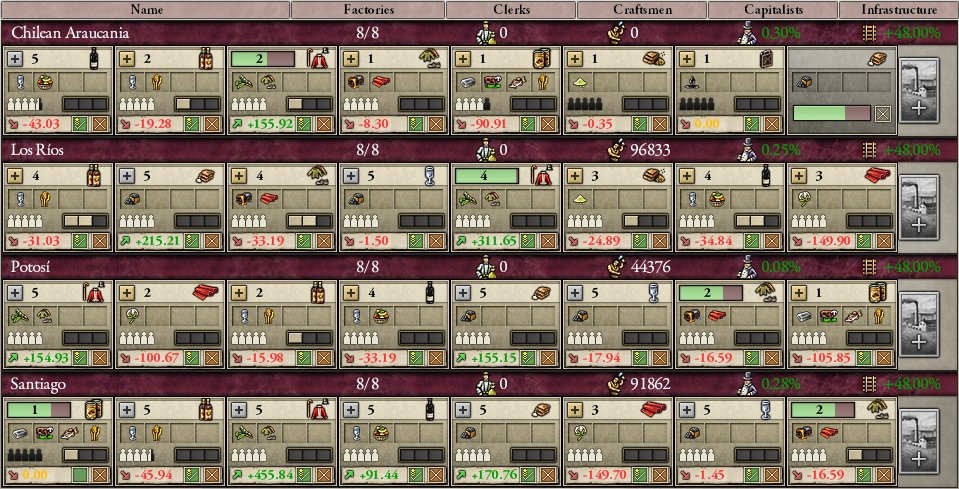Image resolution: width=959 pixels, height=489 pixels.
Task: Expand the Los Ríos factory earning +215.21
Action: pos(127,175)
